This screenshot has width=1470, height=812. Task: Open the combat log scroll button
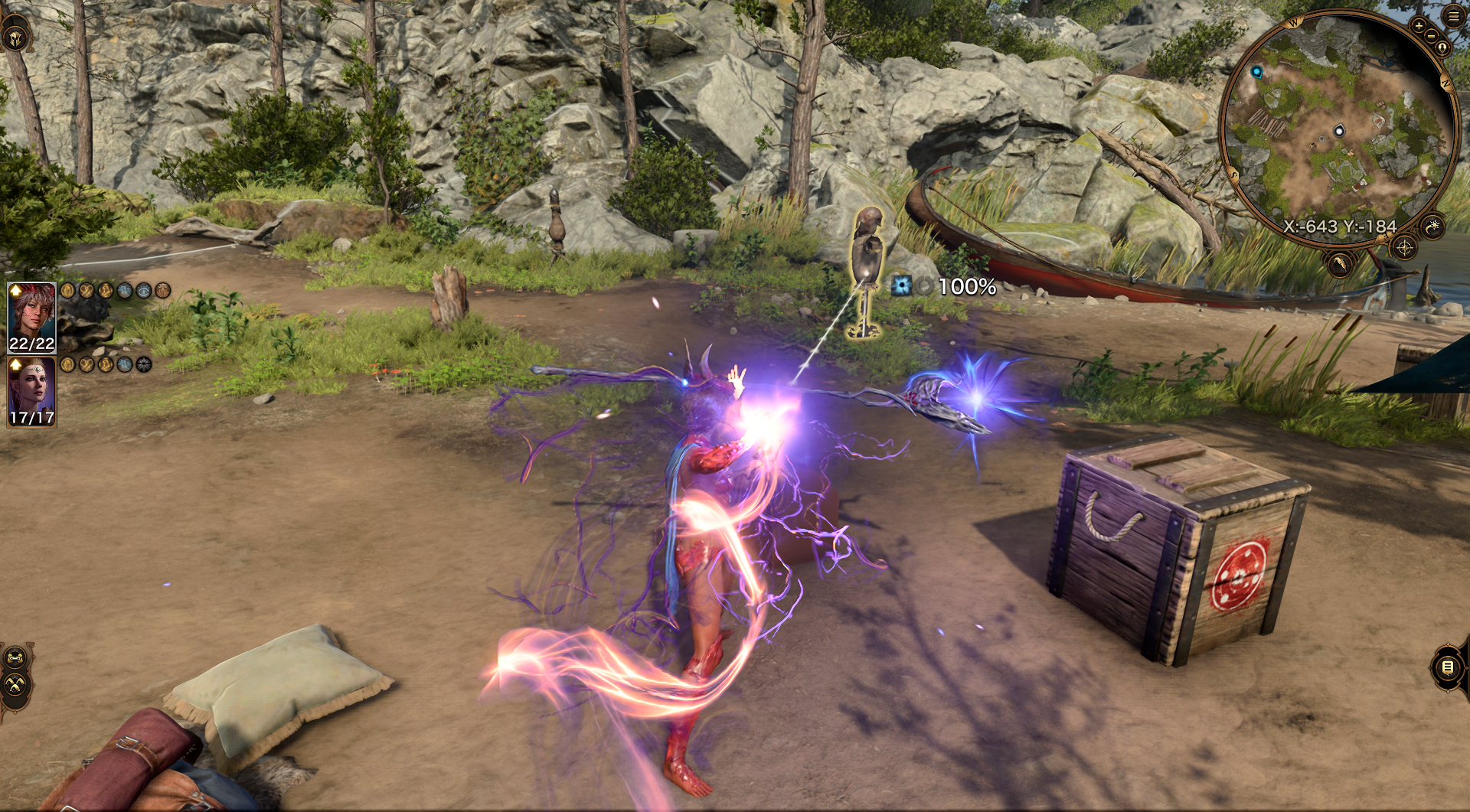pos(1447,667)
